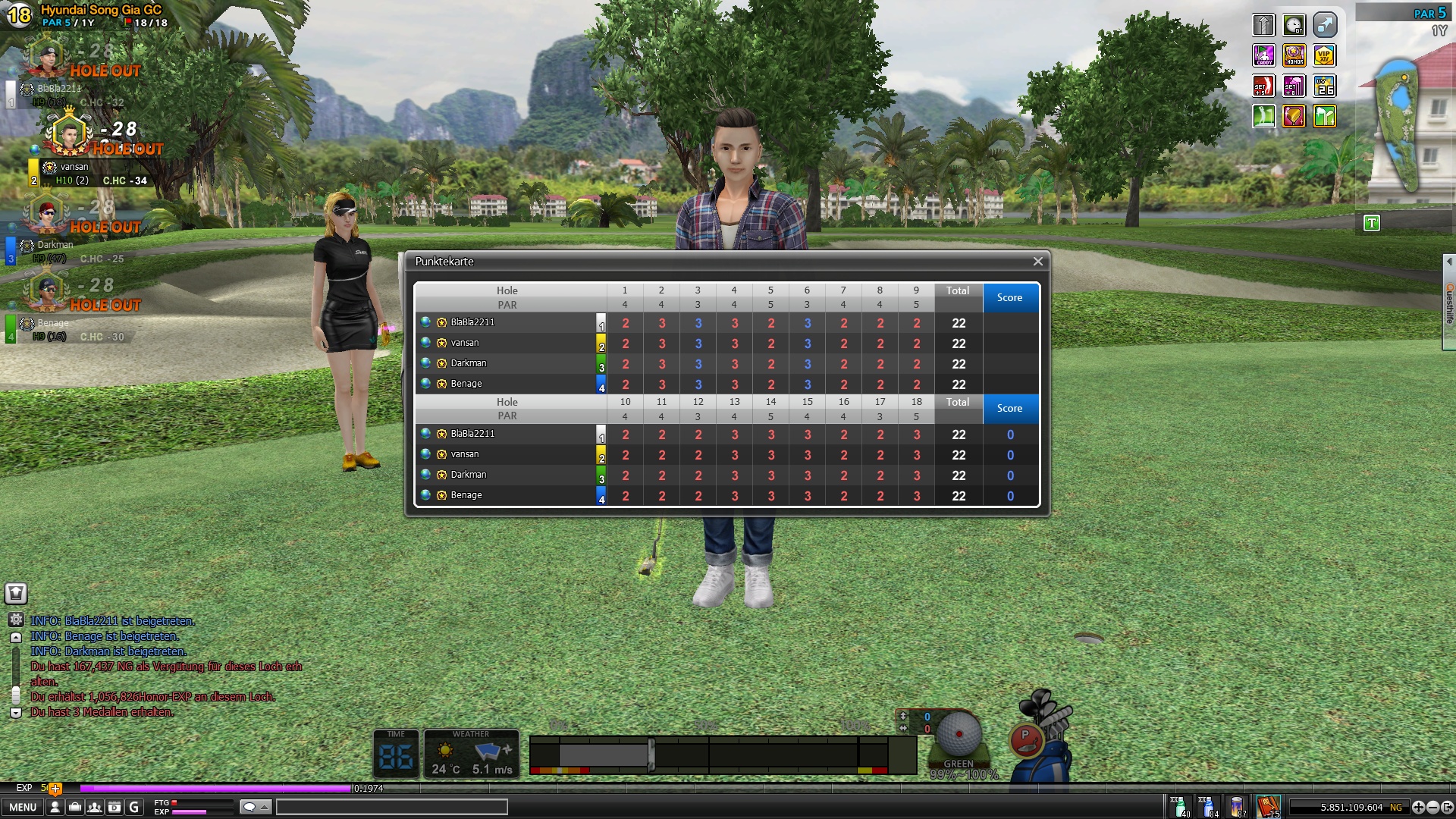Close the Punktekarte scorecard window

tap(1037, 262)
